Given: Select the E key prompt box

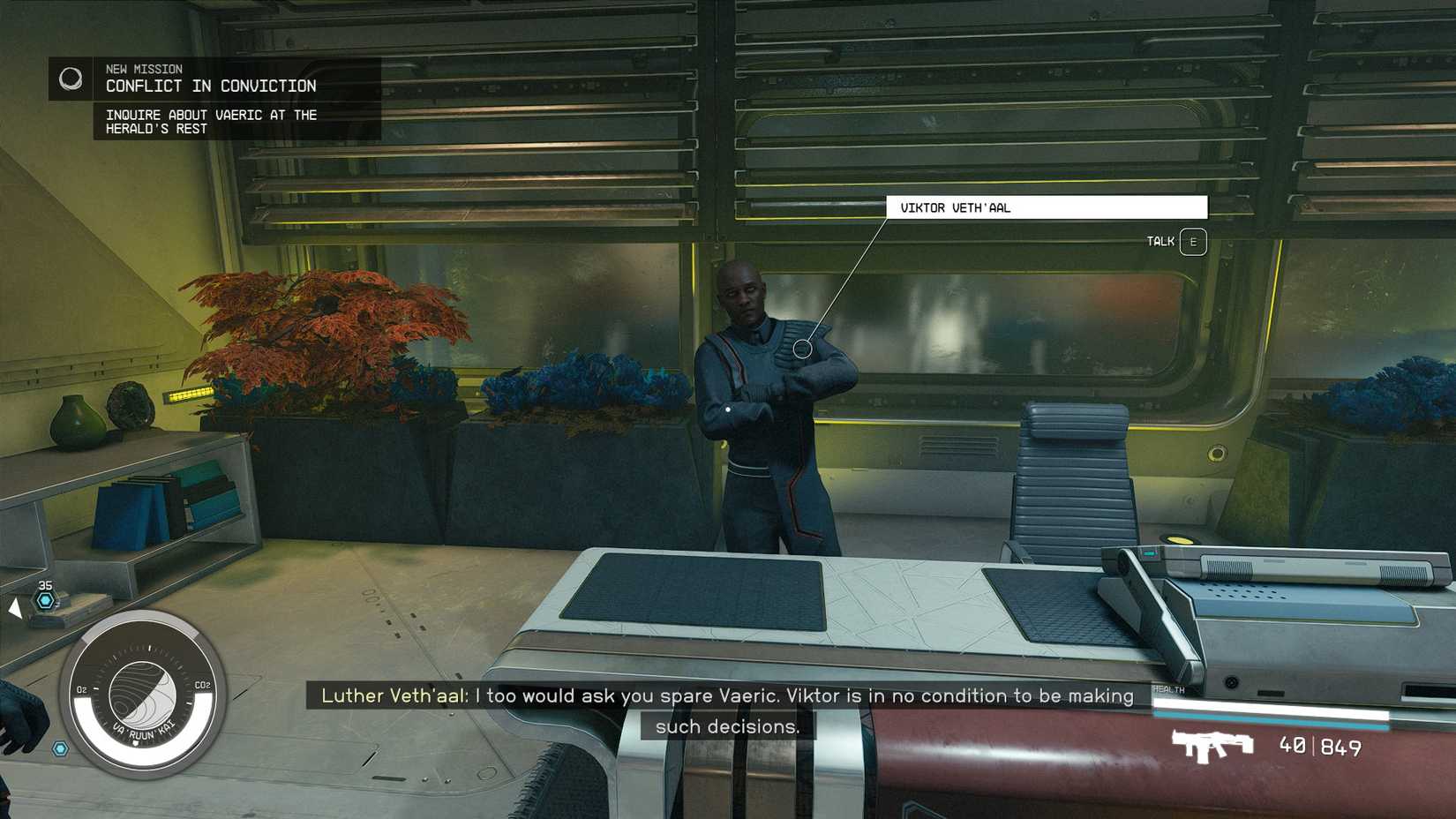Looking at the screenshot, I should [x=1190, y=241].
